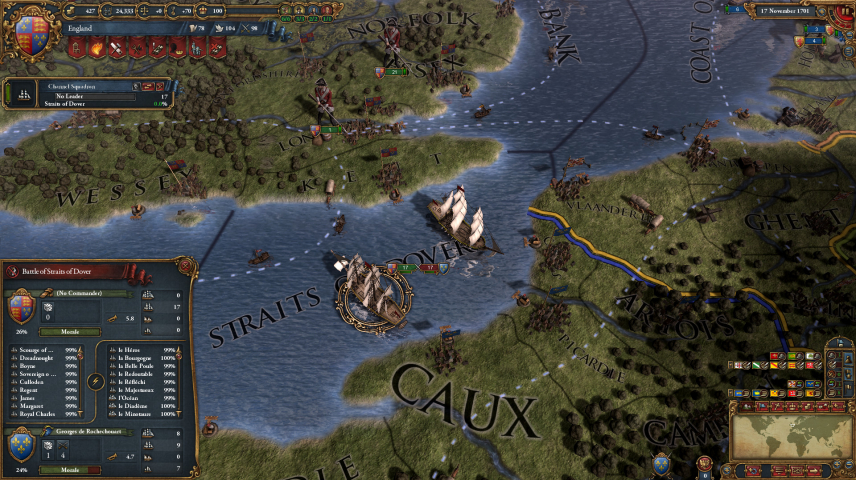Open the England country shield menu
The height and width of the screenshot is (480, 856).
pos(32,30)
